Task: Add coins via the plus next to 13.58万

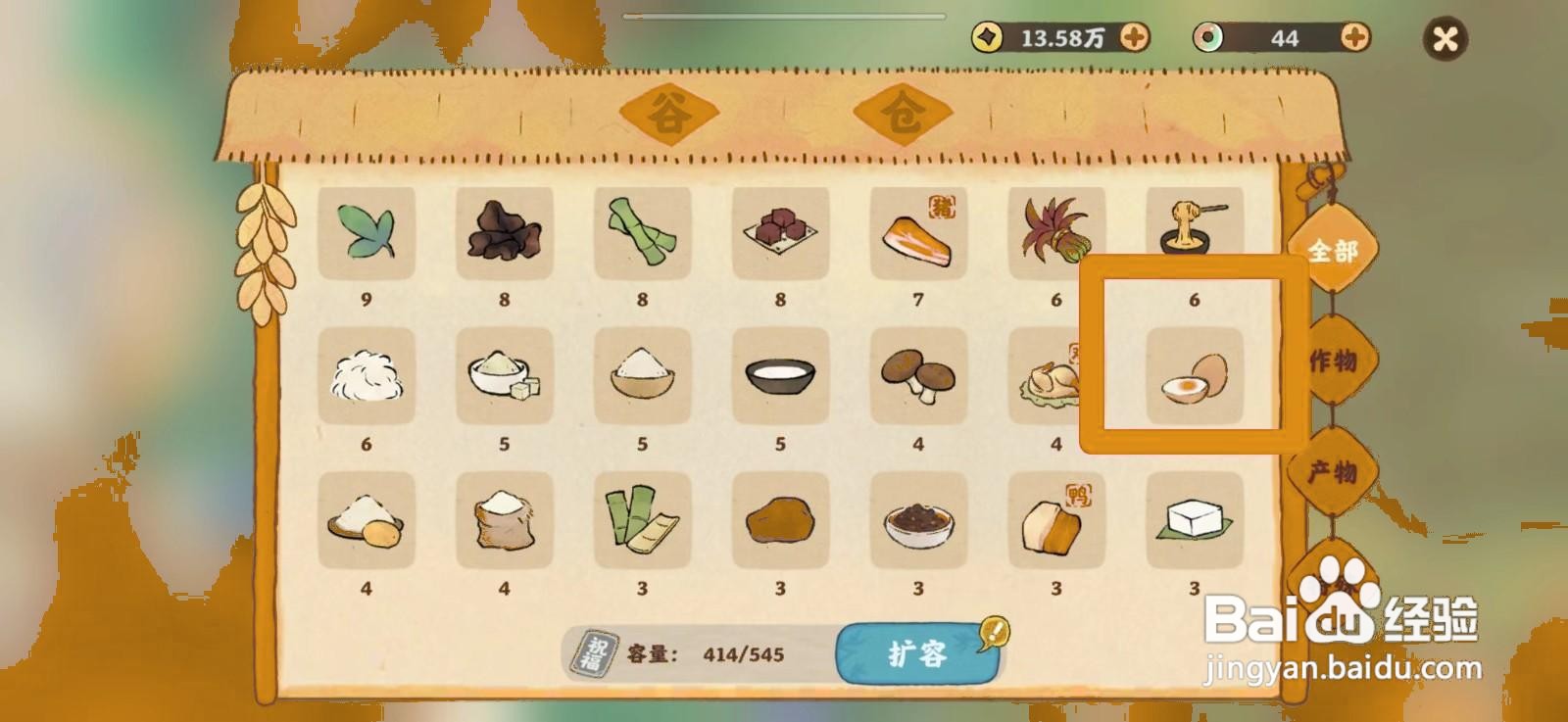Action: [x=1136, y=37]
